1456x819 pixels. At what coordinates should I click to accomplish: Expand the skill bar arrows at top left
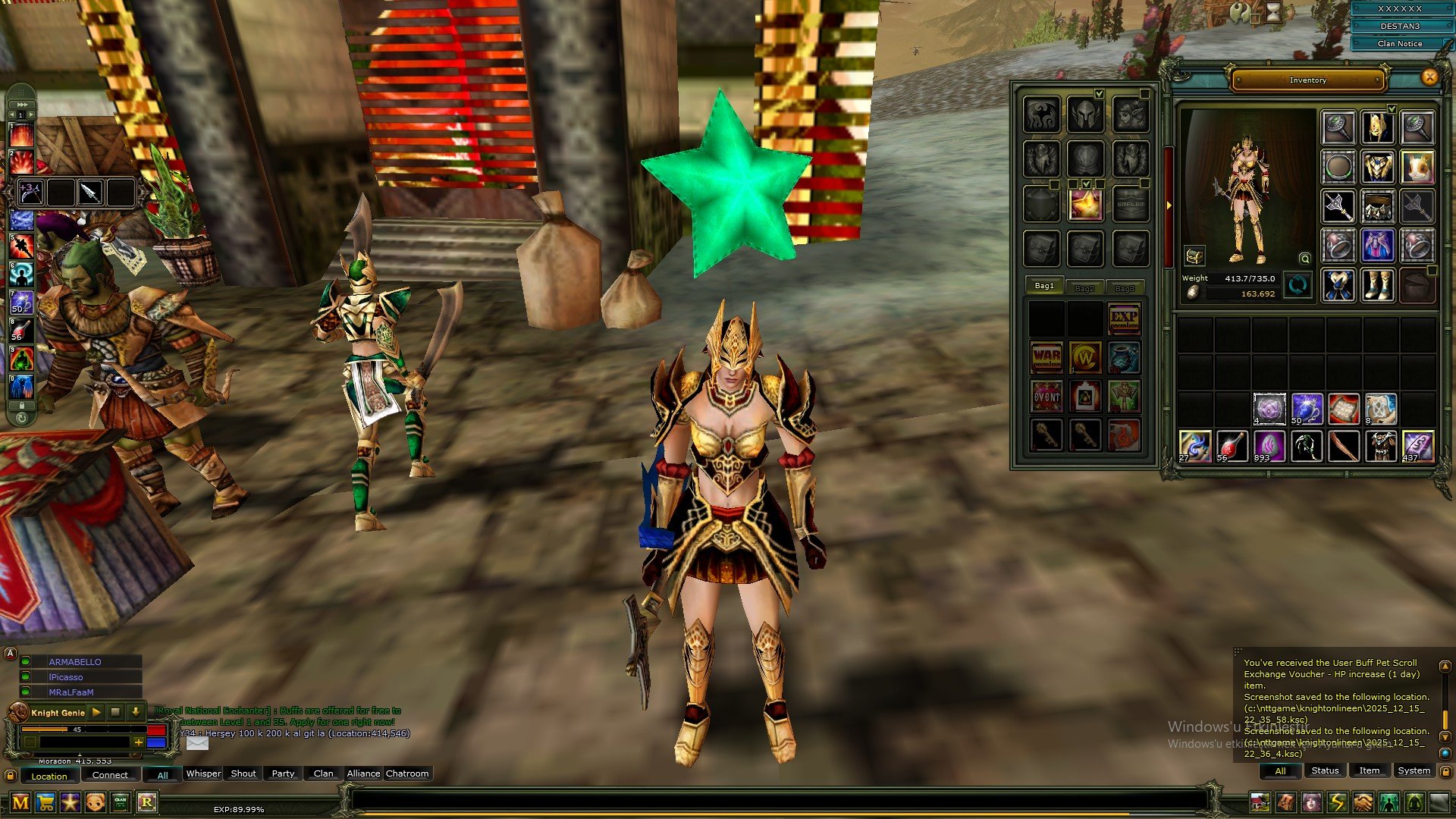(x=21, y=105)
